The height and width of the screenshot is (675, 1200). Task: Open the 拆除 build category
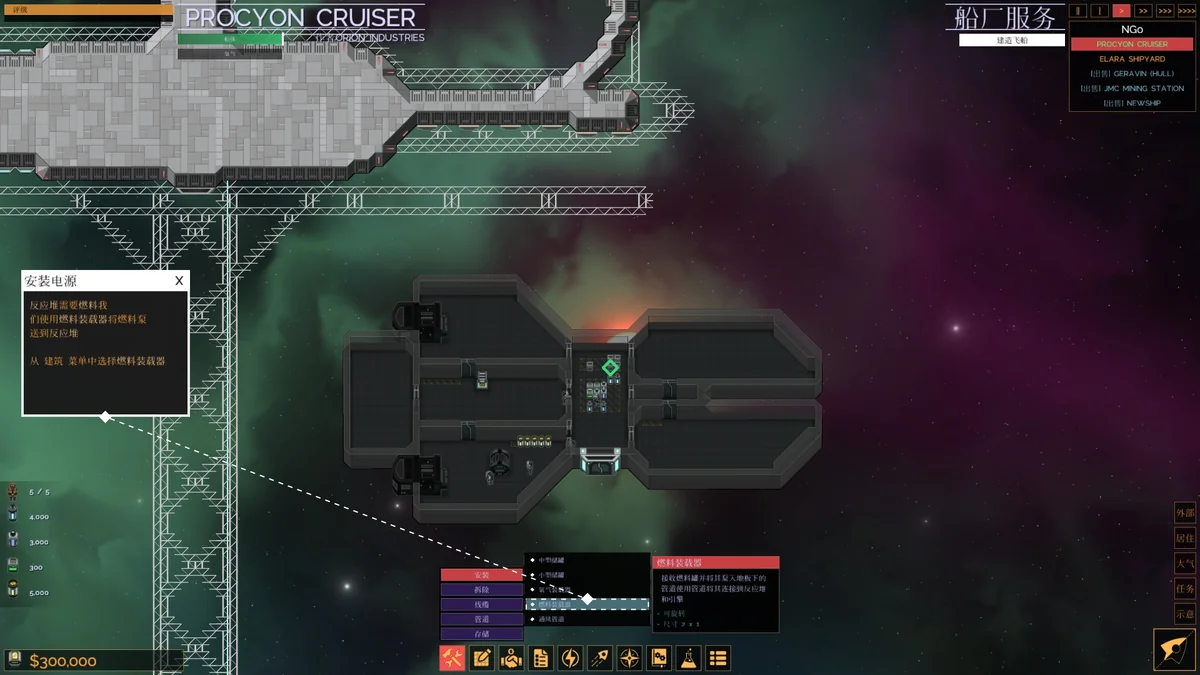coord(482,590)
